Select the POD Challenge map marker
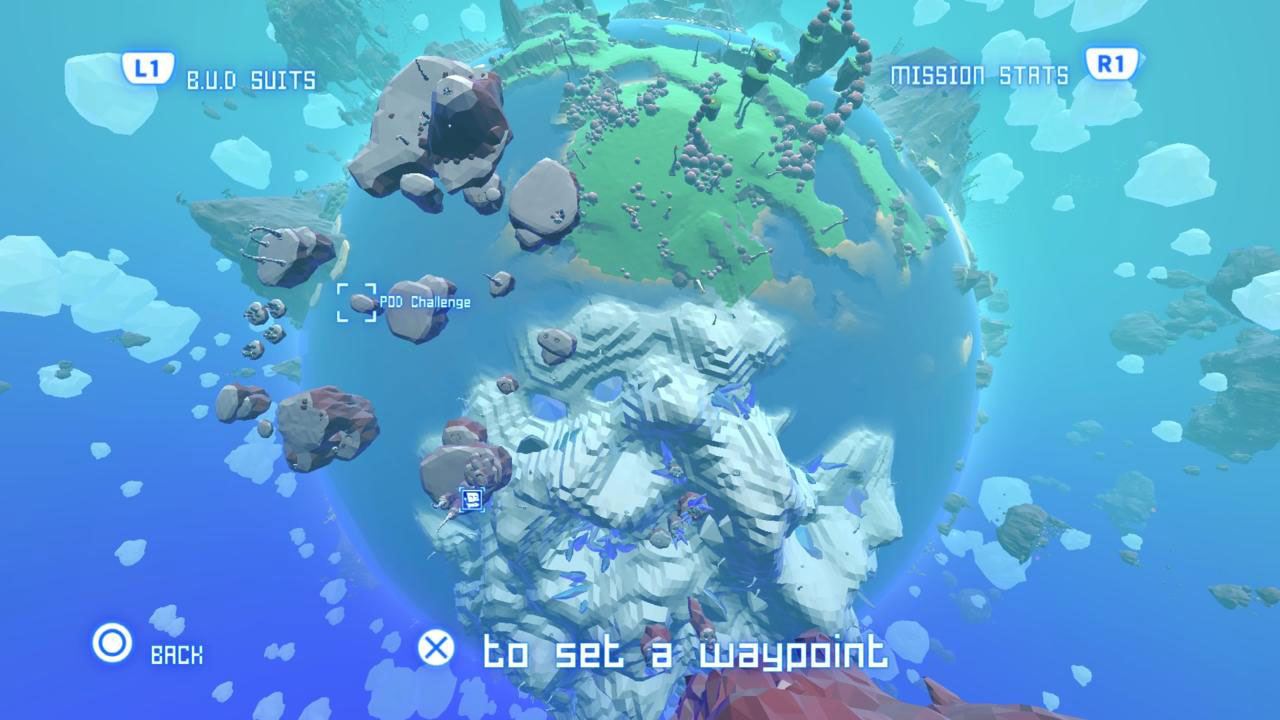 tap(357, 302)
